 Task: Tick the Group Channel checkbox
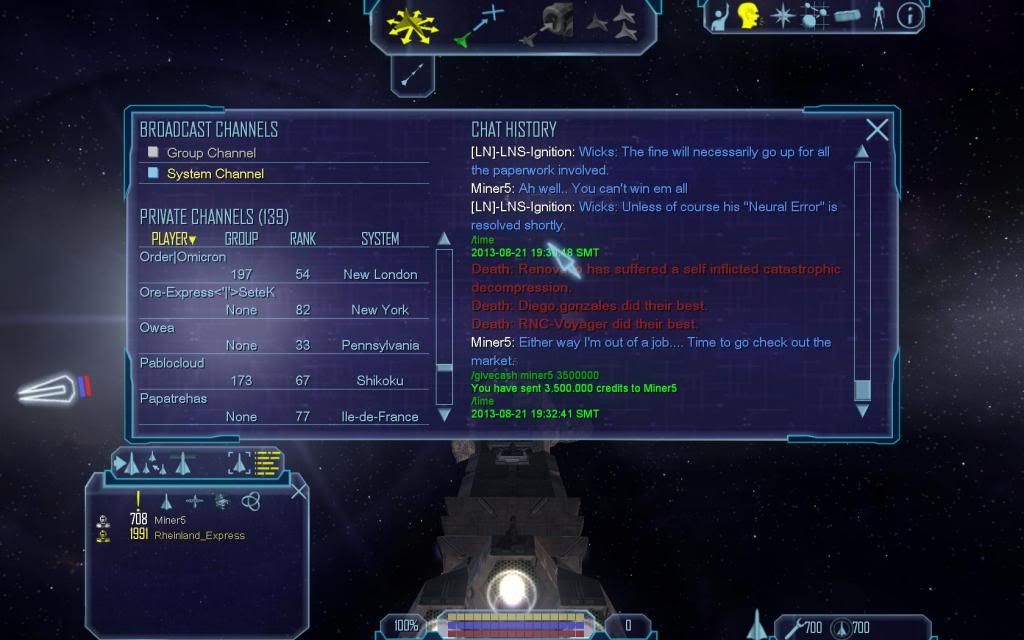[153, 153]
